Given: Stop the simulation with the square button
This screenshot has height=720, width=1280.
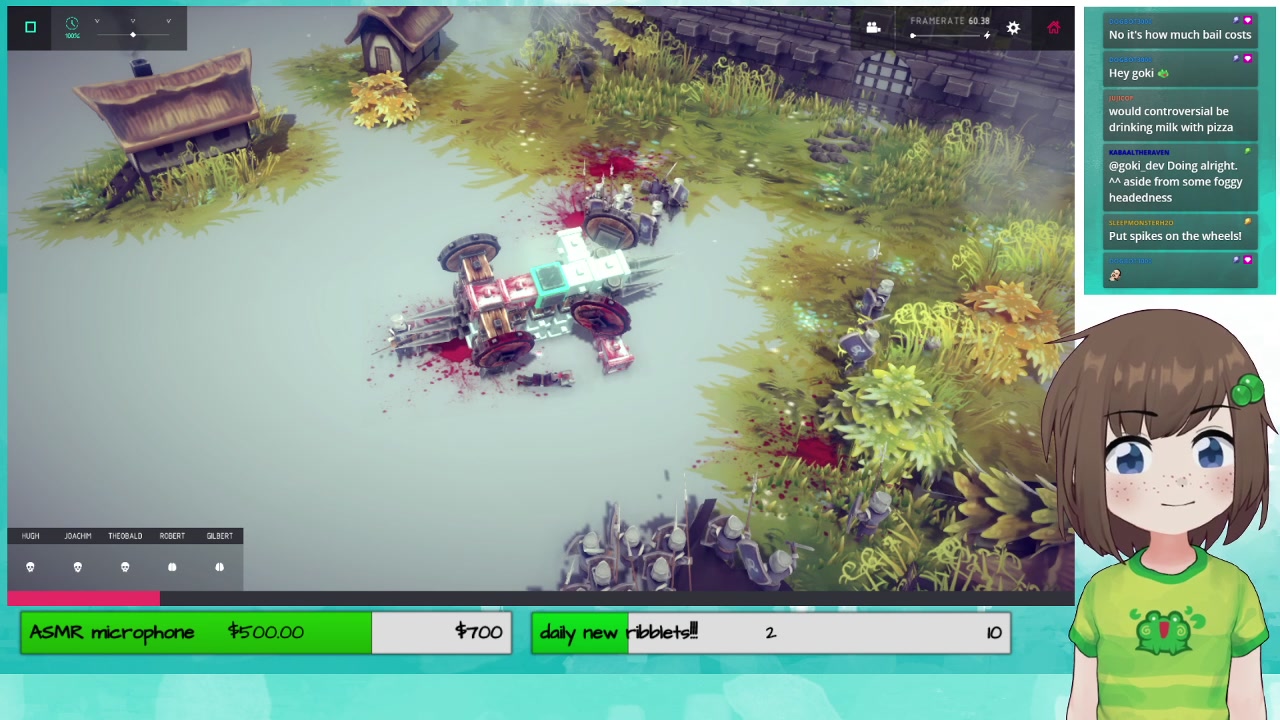Looking at the screenshot, I should 30,27.
